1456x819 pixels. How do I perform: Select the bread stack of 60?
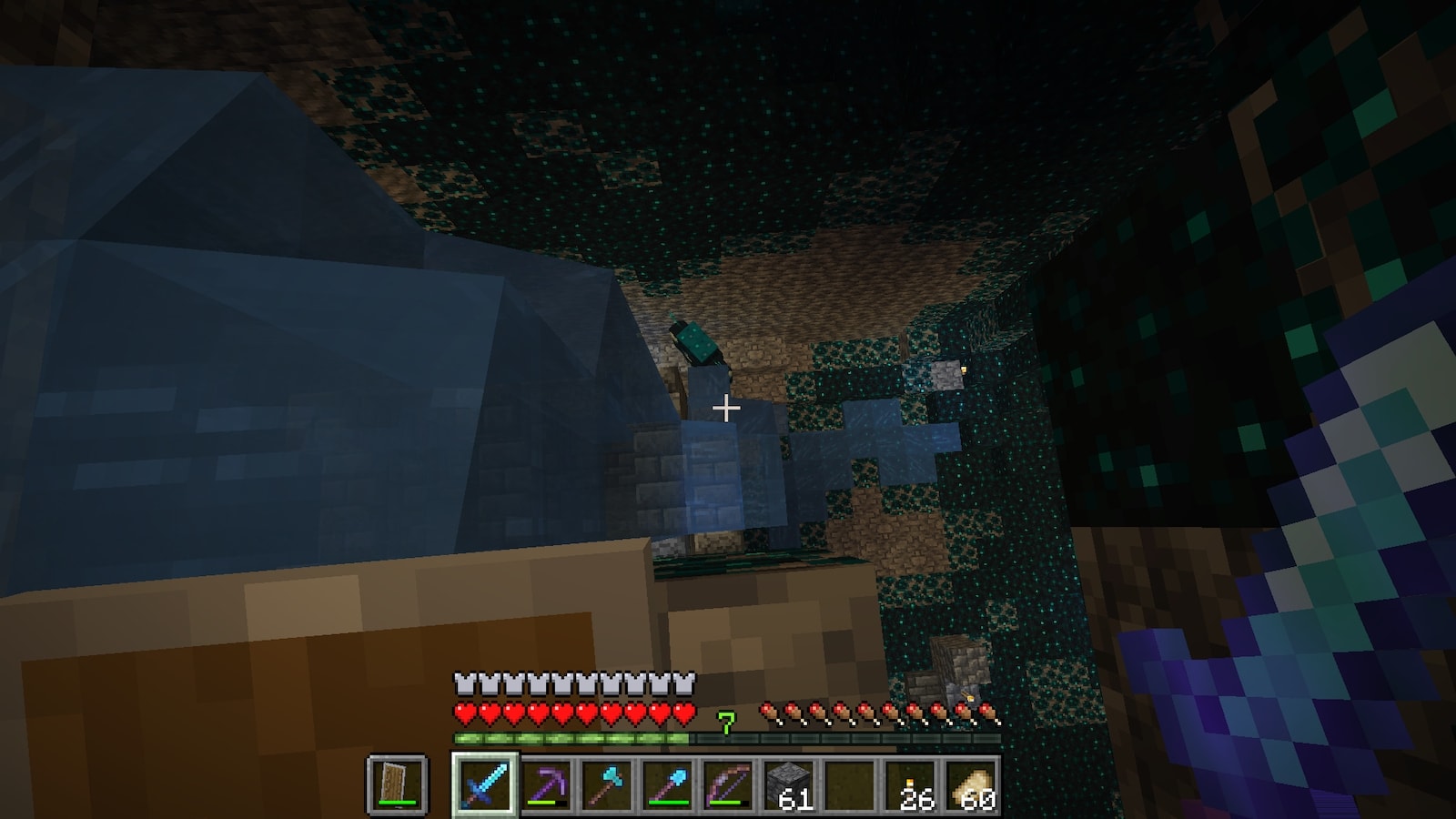[974, 784]
